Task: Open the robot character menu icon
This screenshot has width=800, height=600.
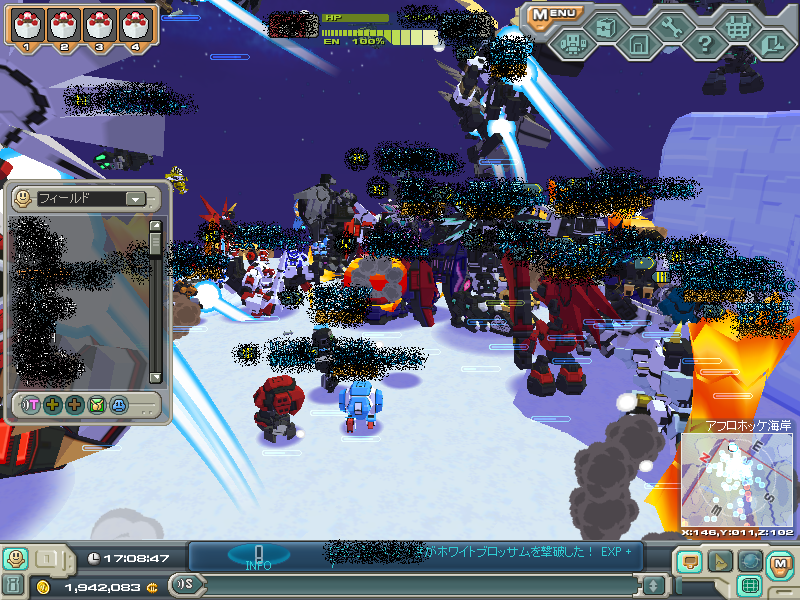Action: point(573,44)
